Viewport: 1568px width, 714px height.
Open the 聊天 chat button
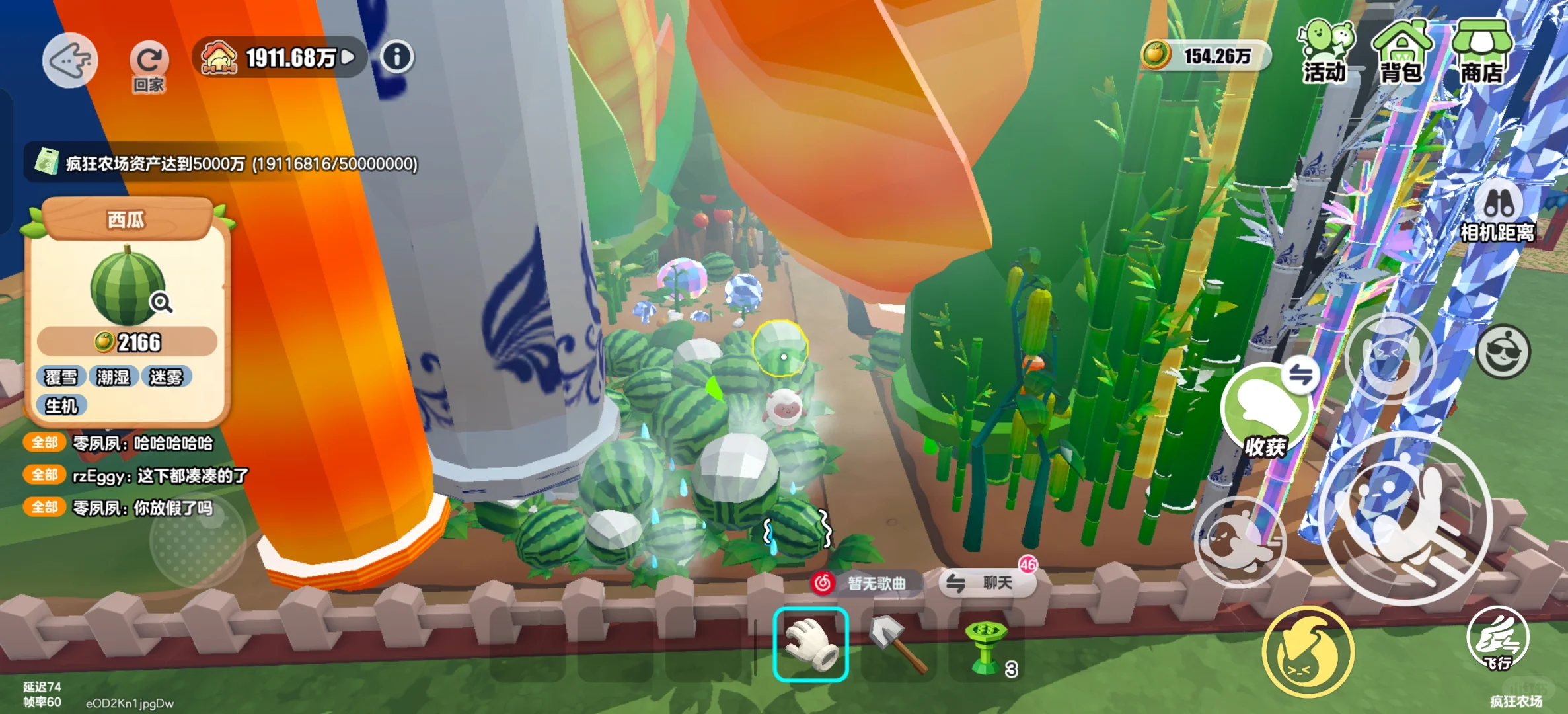988,582
